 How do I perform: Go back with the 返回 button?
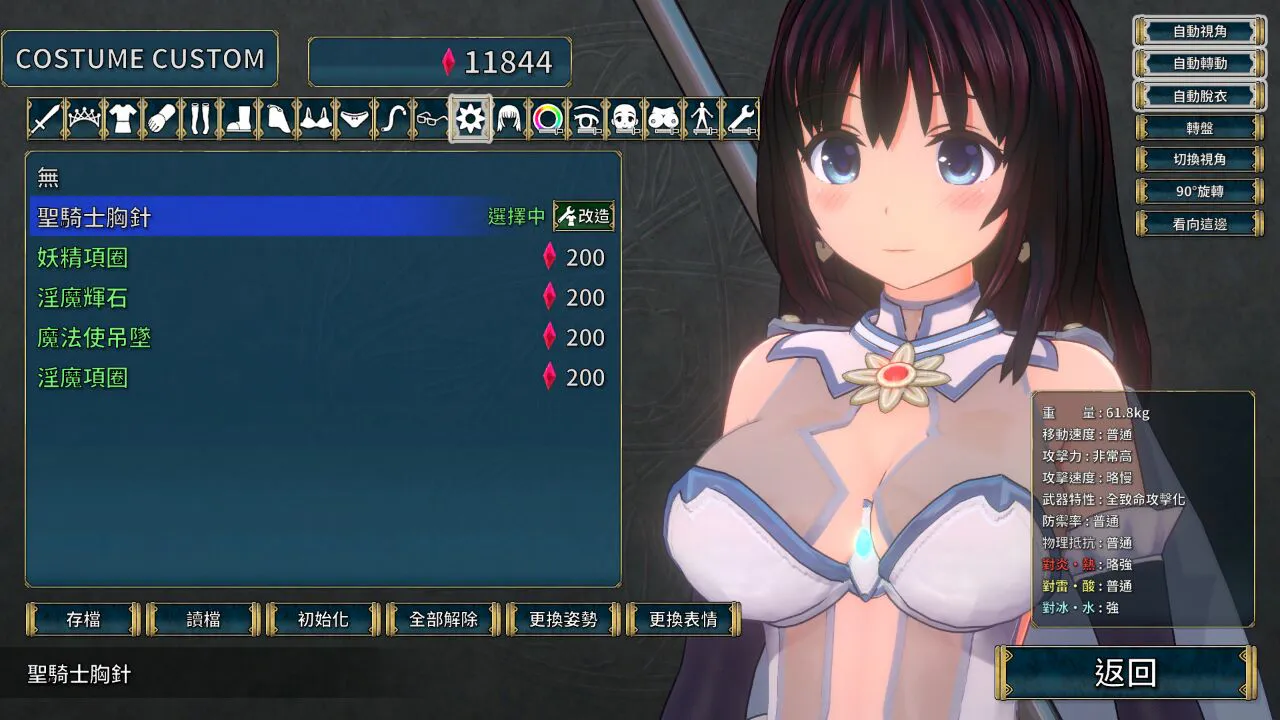(1126, 673)
